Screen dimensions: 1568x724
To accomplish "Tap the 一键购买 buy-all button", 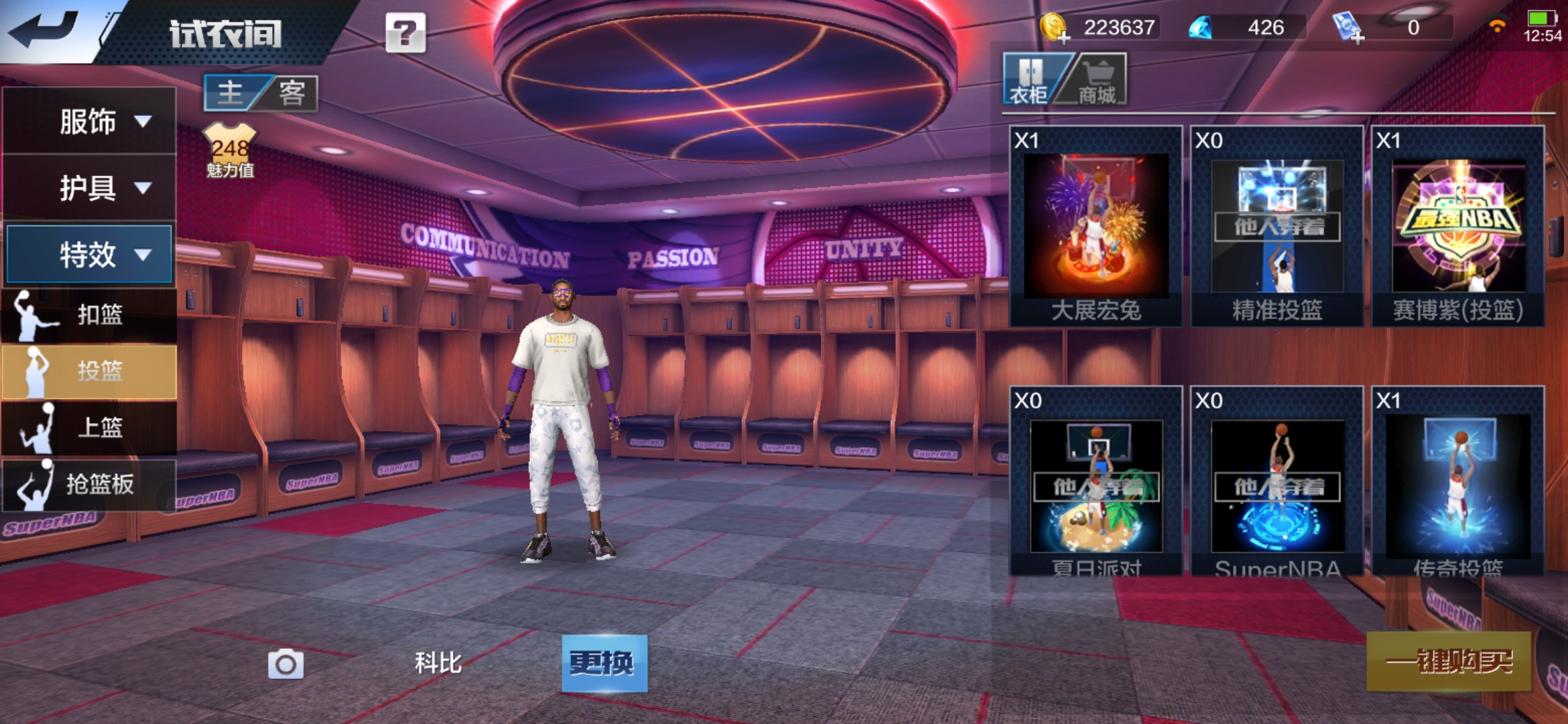I will pyautogui.click(x=1449, y=662).
